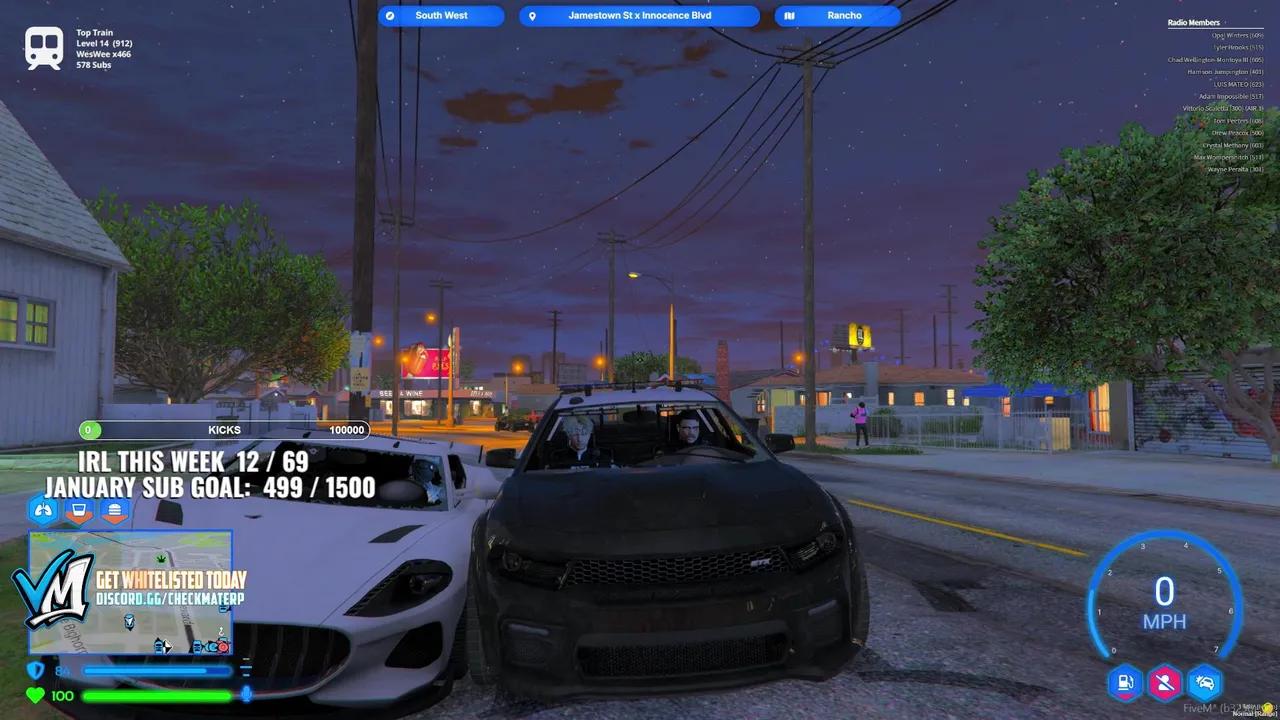Image resolution: width=1280 pixels, height=720 pixels.
Task: Click the thirst glass status icon
Action: pyautogui.click(x=79, y=510)
